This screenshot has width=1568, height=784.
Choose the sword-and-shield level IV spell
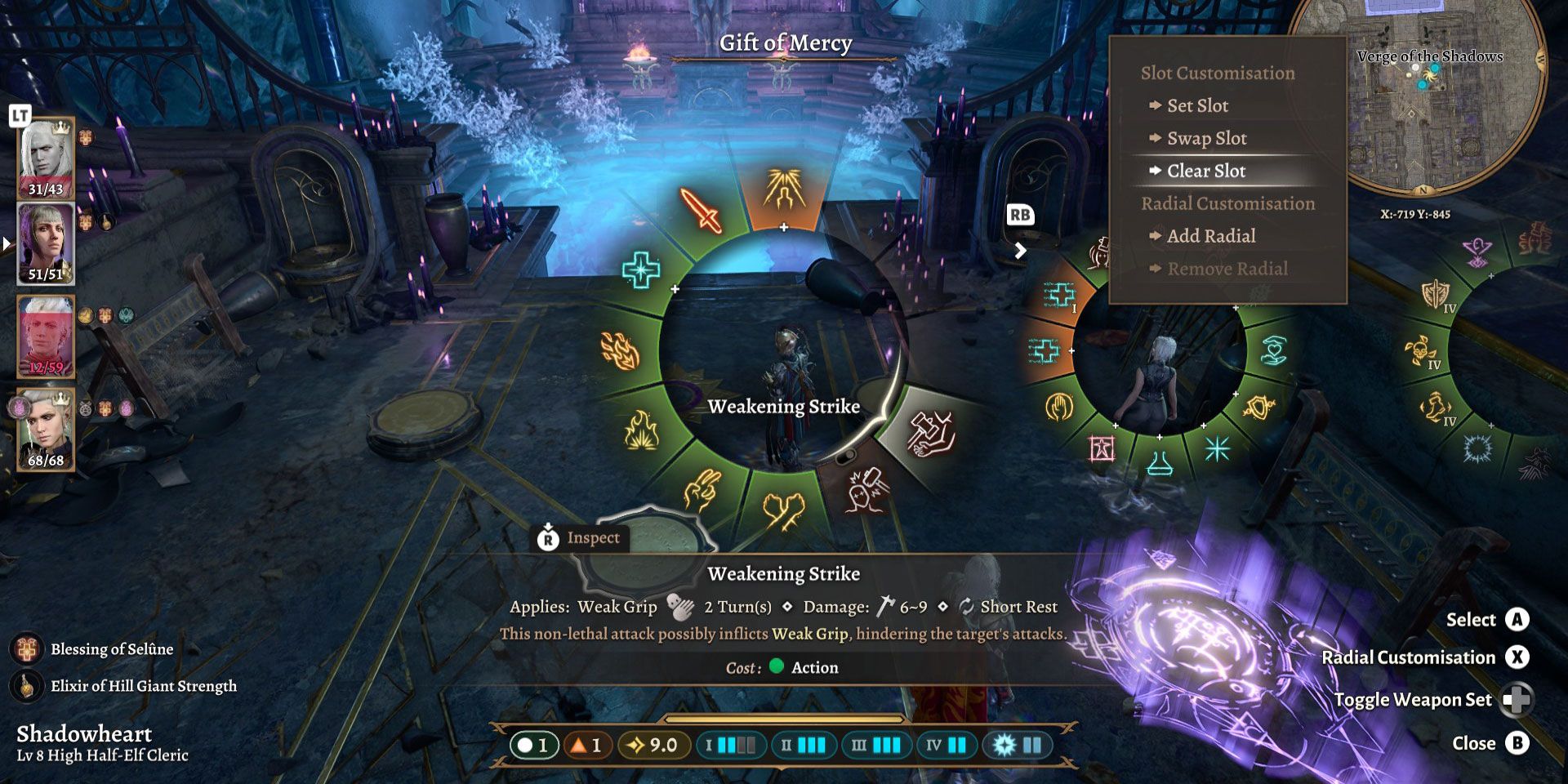[1435, 294]
